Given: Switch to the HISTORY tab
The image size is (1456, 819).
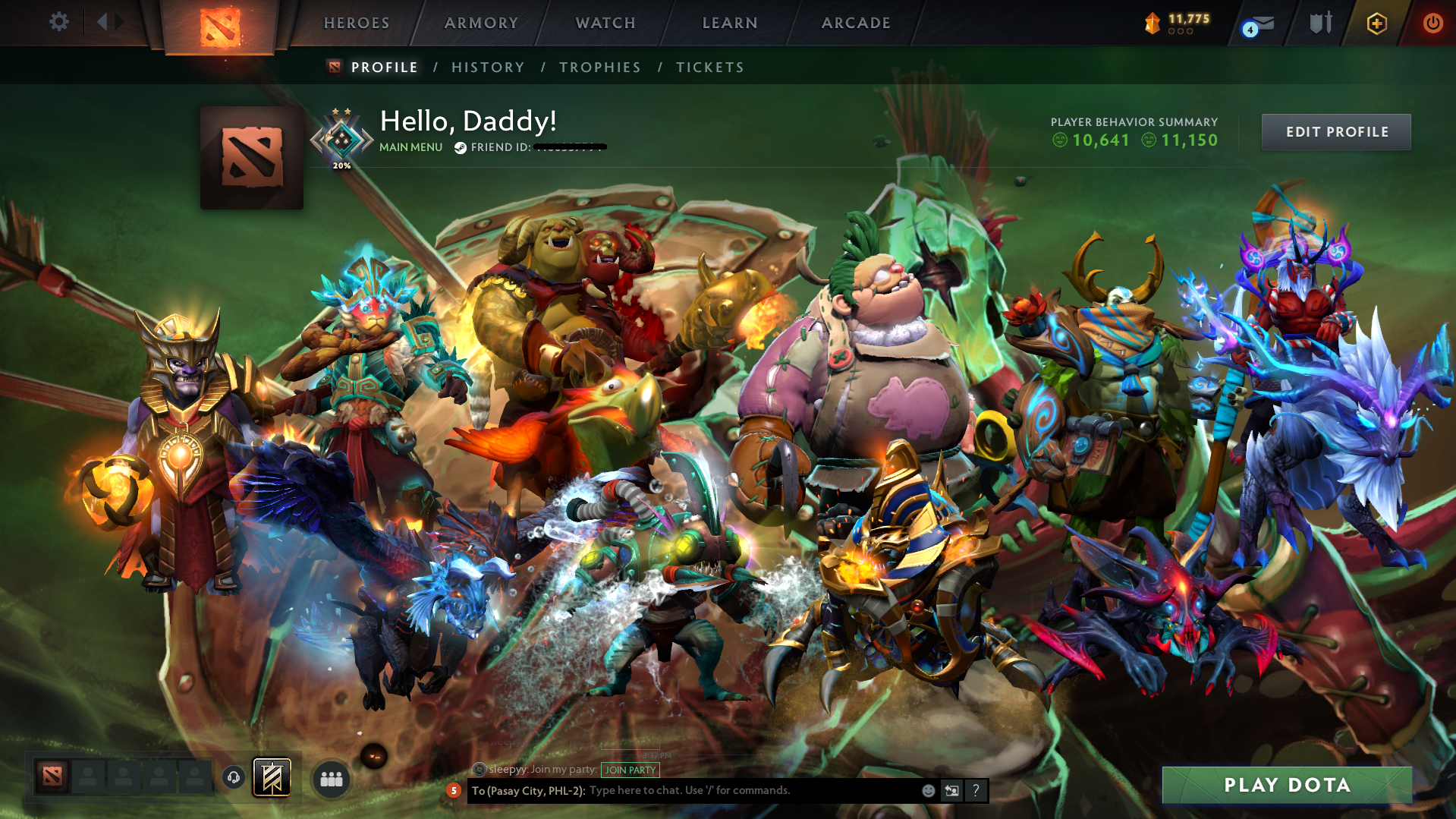Looking at the screenshot, I should click(x=488, y=67).
